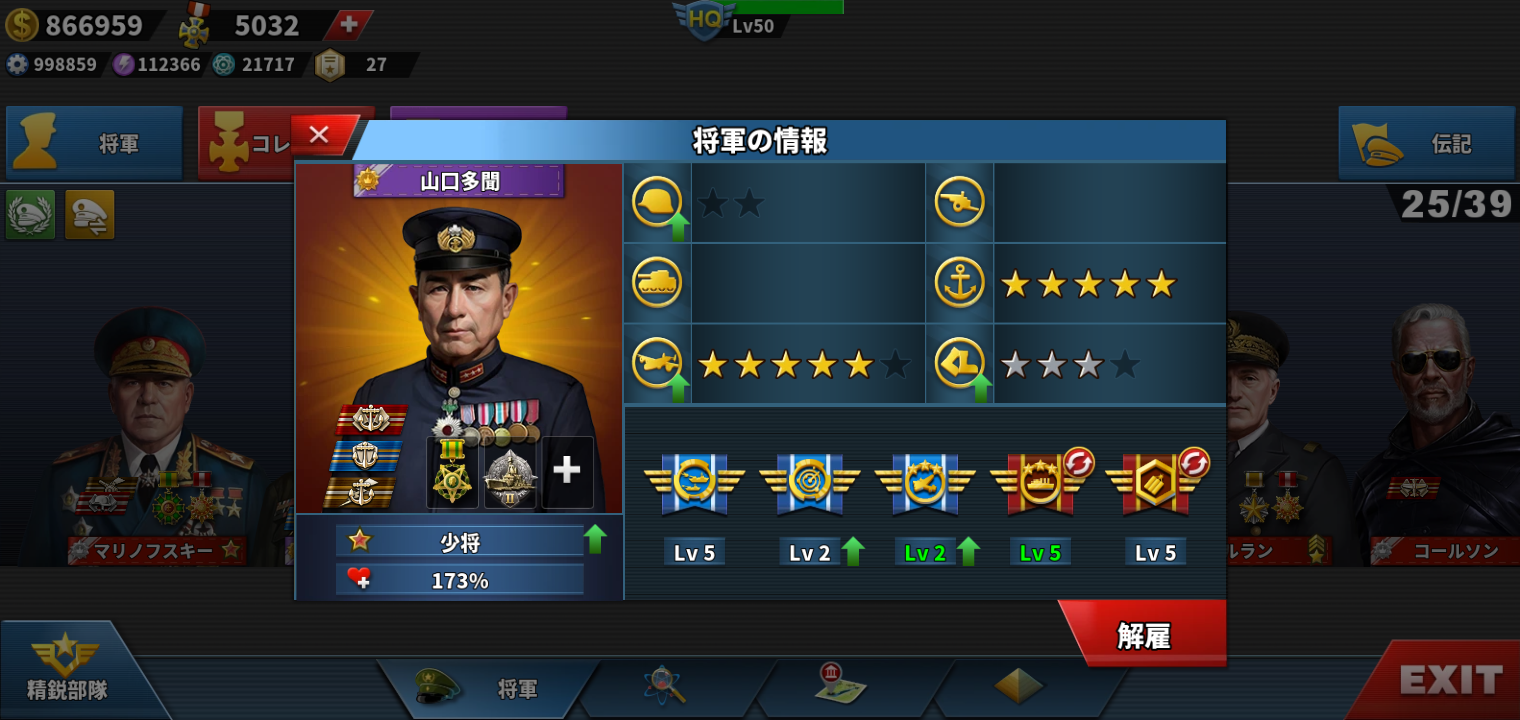Viewport: 1520px width, 720px height.
Task: Switch to the atom technology tab
Action: coord(663,686)
